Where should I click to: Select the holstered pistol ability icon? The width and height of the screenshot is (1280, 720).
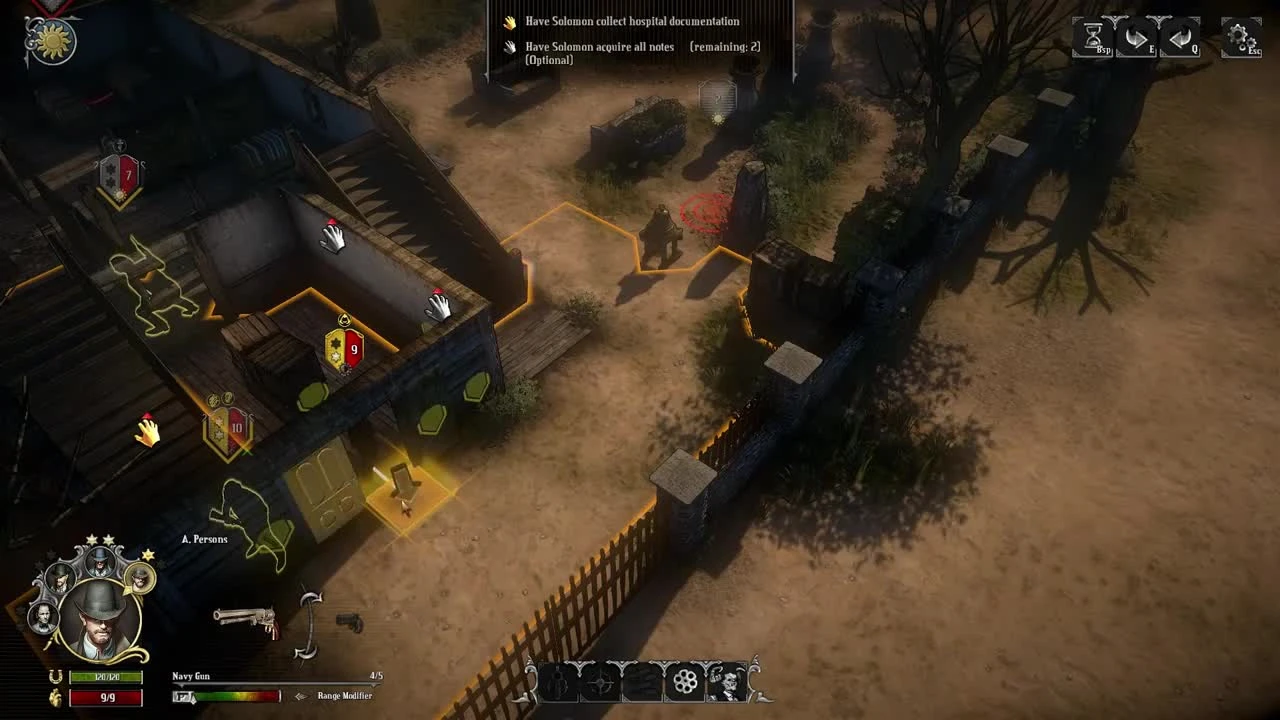click(x=557, y=683)
